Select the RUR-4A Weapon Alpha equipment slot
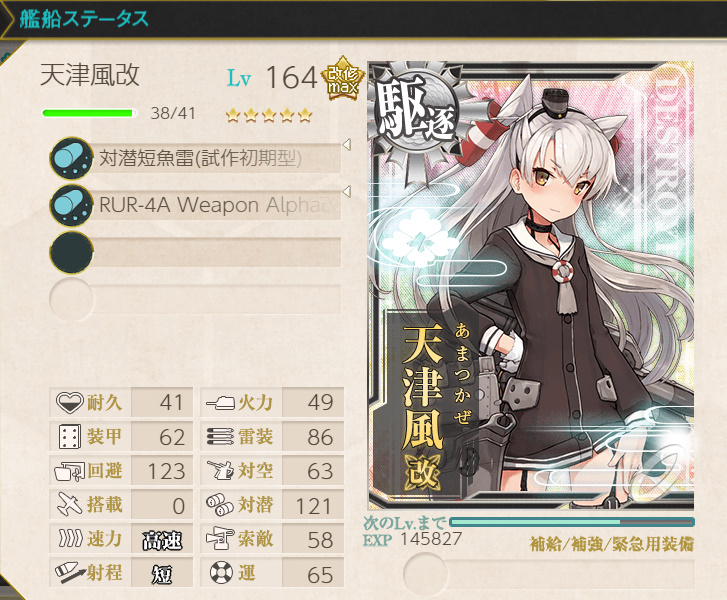This screenshot has height=600, width=727. [200, 205]
